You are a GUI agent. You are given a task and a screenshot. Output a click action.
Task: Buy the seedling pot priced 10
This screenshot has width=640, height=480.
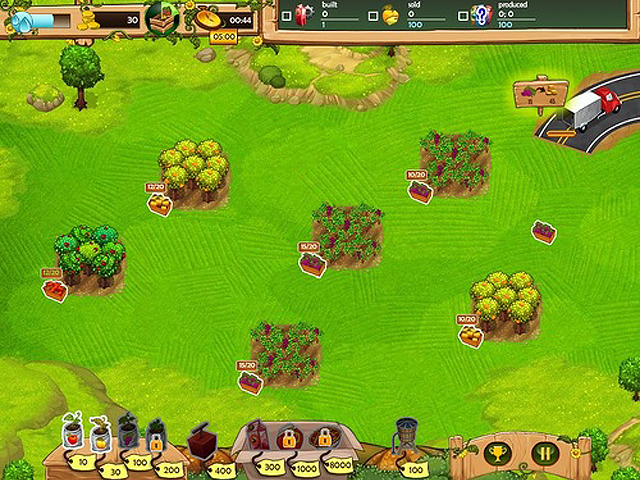pyautogui.click(x=71, y=435)
